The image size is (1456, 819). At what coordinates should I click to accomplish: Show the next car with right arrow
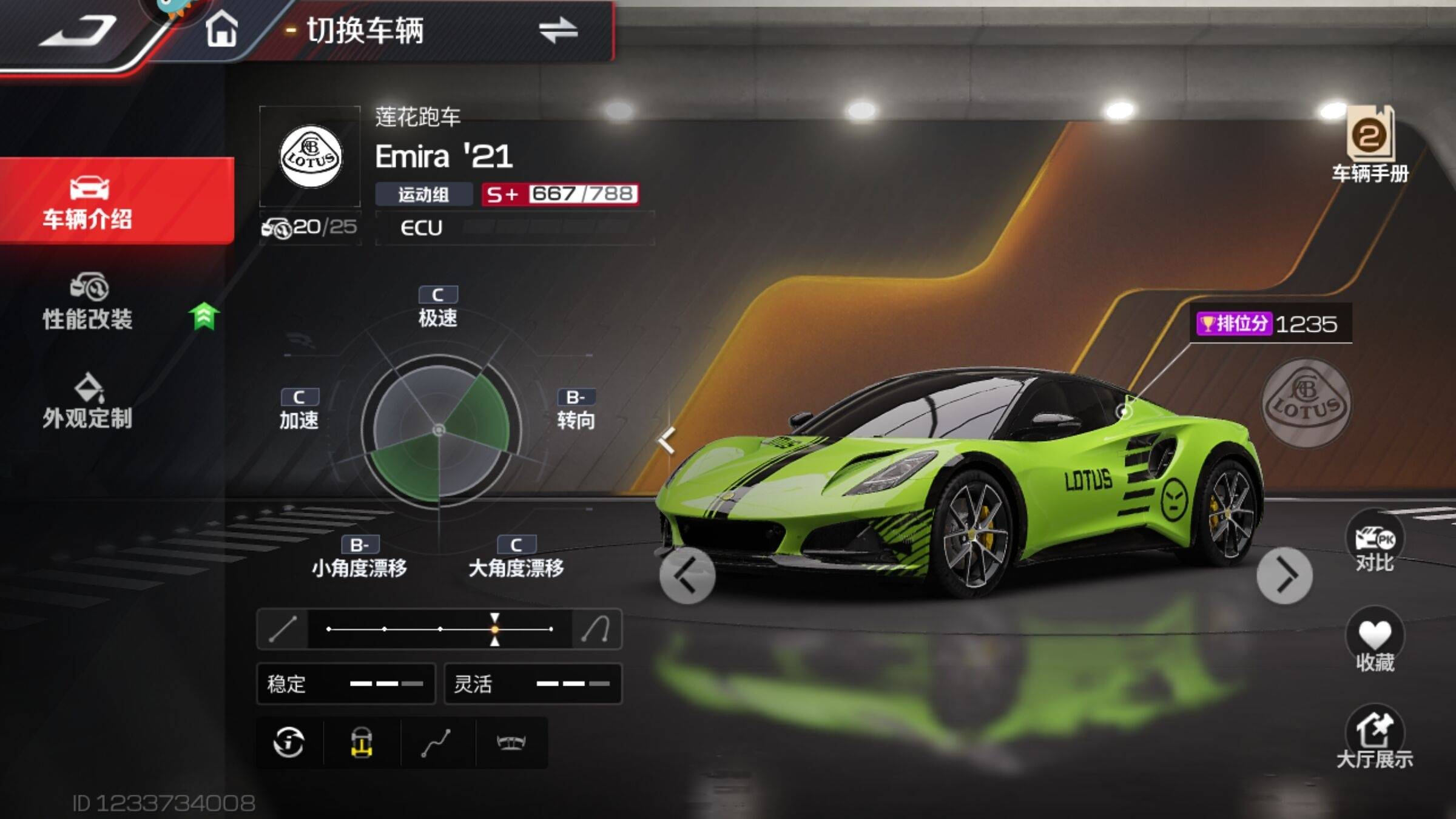click(x=1284, y=576)
